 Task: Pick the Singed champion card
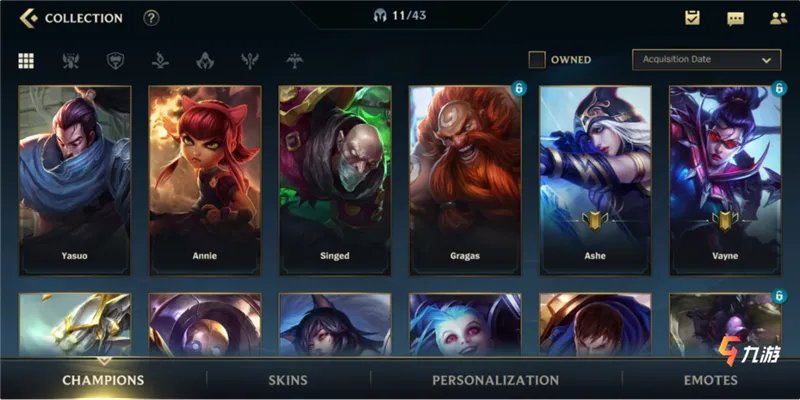click(335, 178)
